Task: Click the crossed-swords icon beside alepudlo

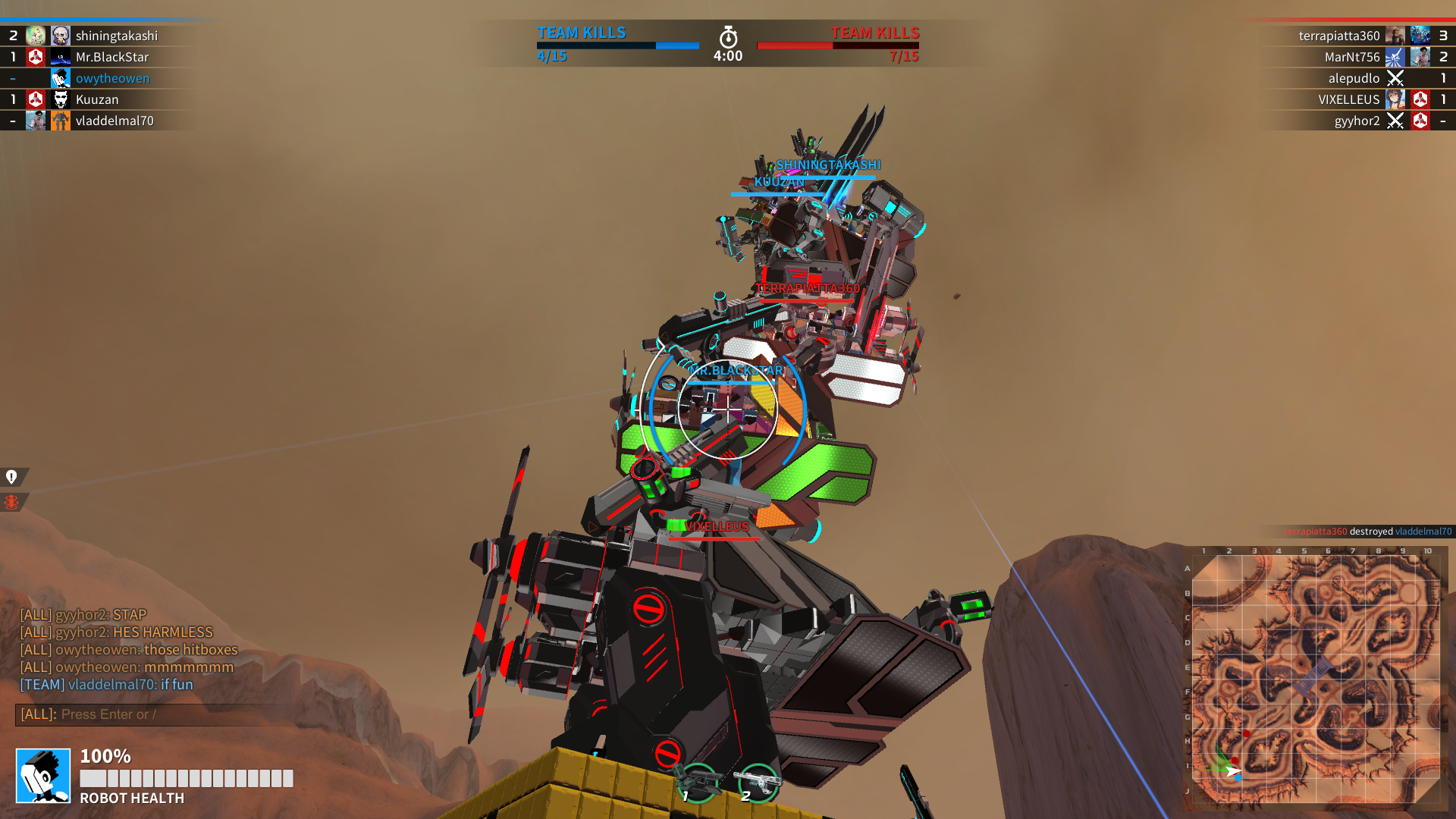Action: 1396,78
